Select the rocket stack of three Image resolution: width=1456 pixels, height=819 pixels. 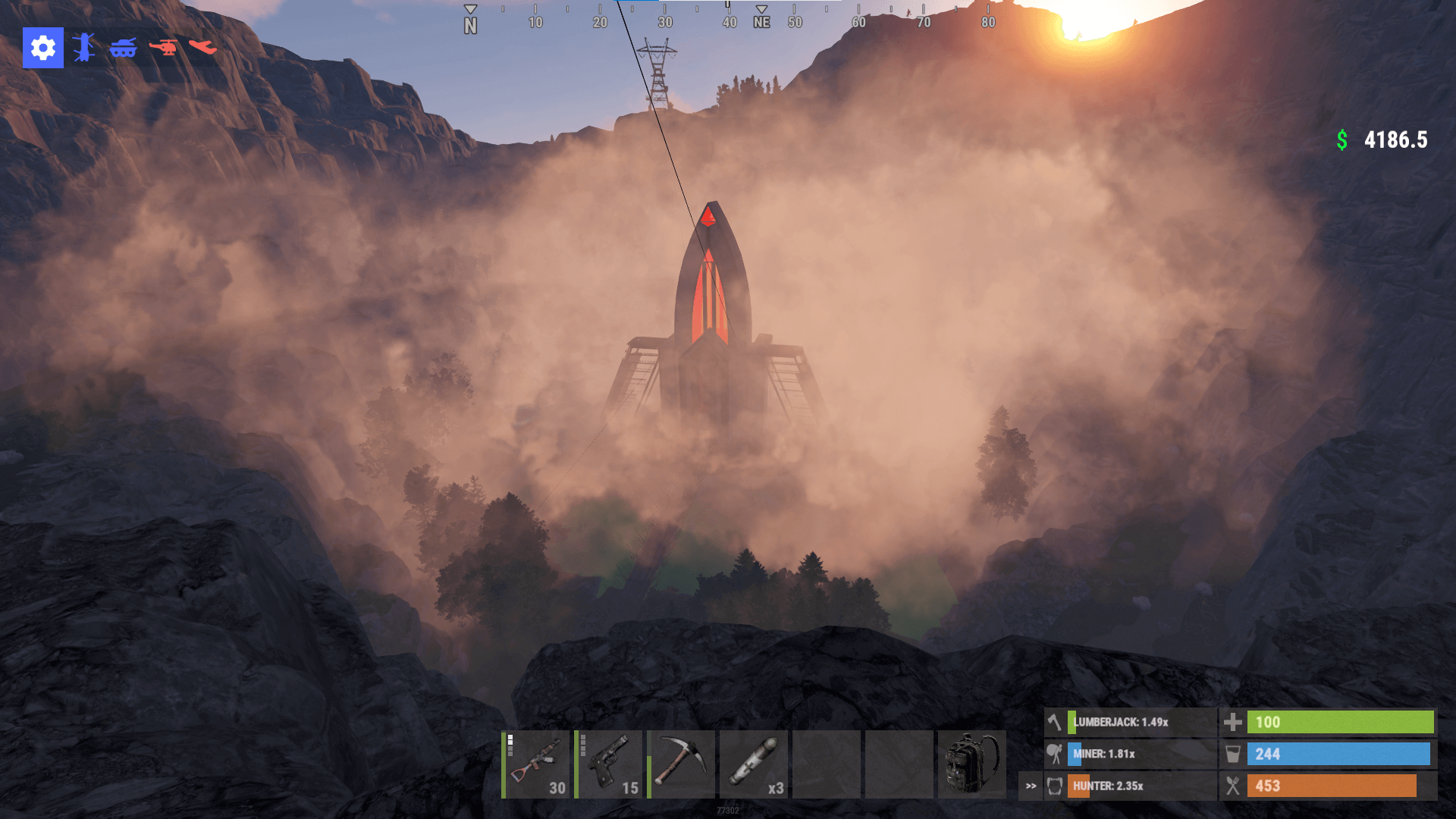754,764
